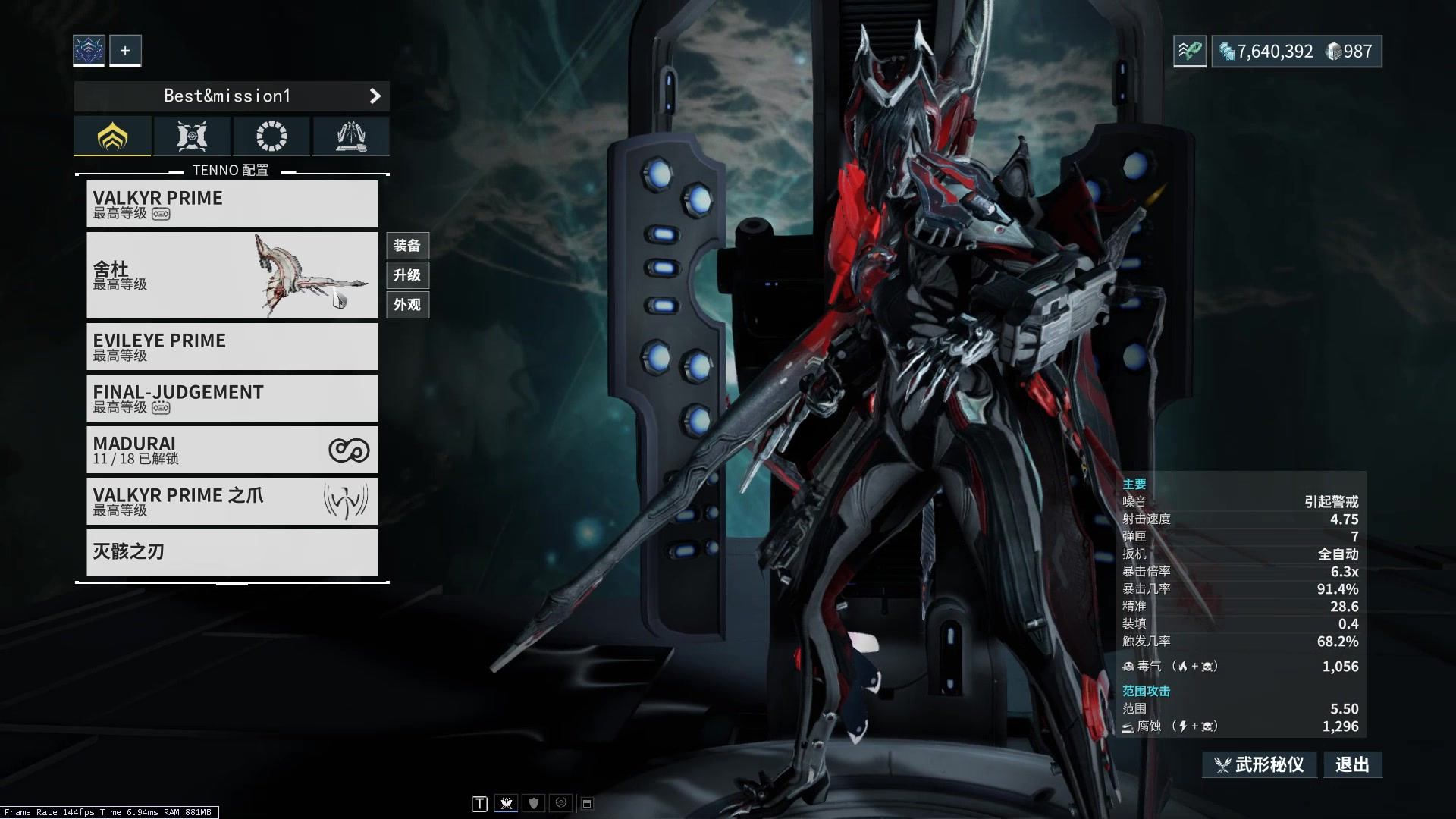Image resolution: width=1456 pixels, height=819 pixels.
Task: Switch to the two-figures companion tab
Action: click(x=351, y=136)
